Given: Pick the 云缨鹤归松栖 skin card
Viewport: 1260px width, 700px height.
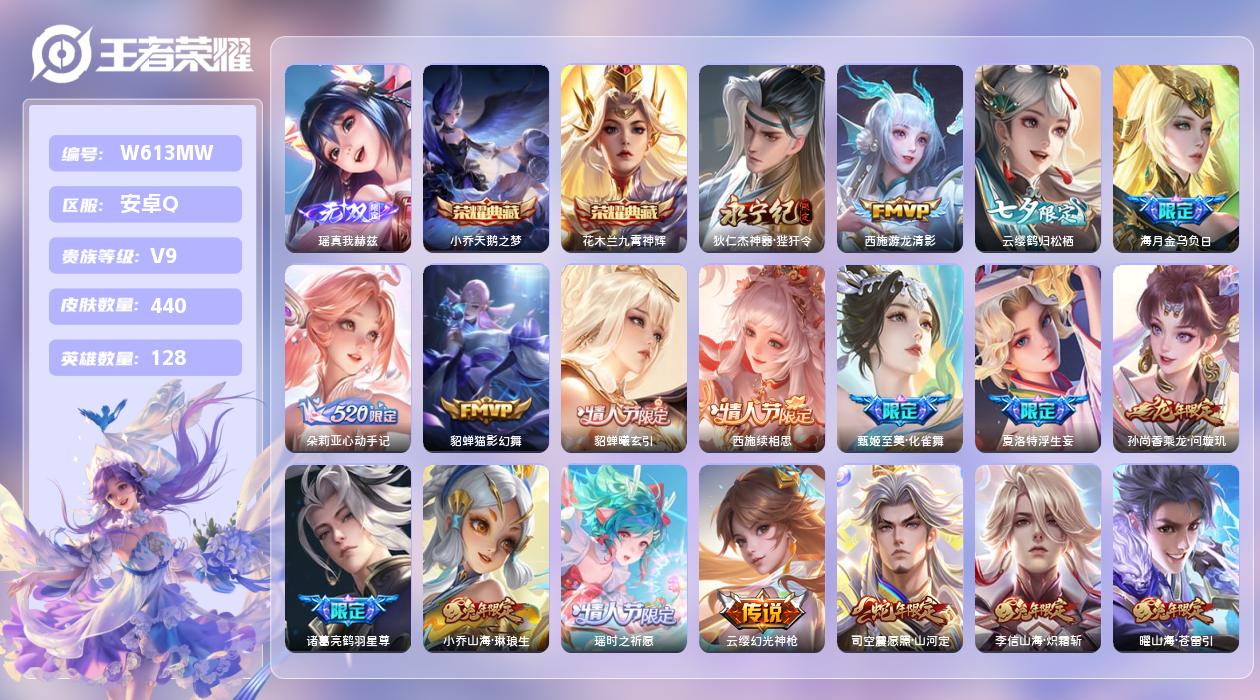Looking at the screenshot, I should [1038, 158].
